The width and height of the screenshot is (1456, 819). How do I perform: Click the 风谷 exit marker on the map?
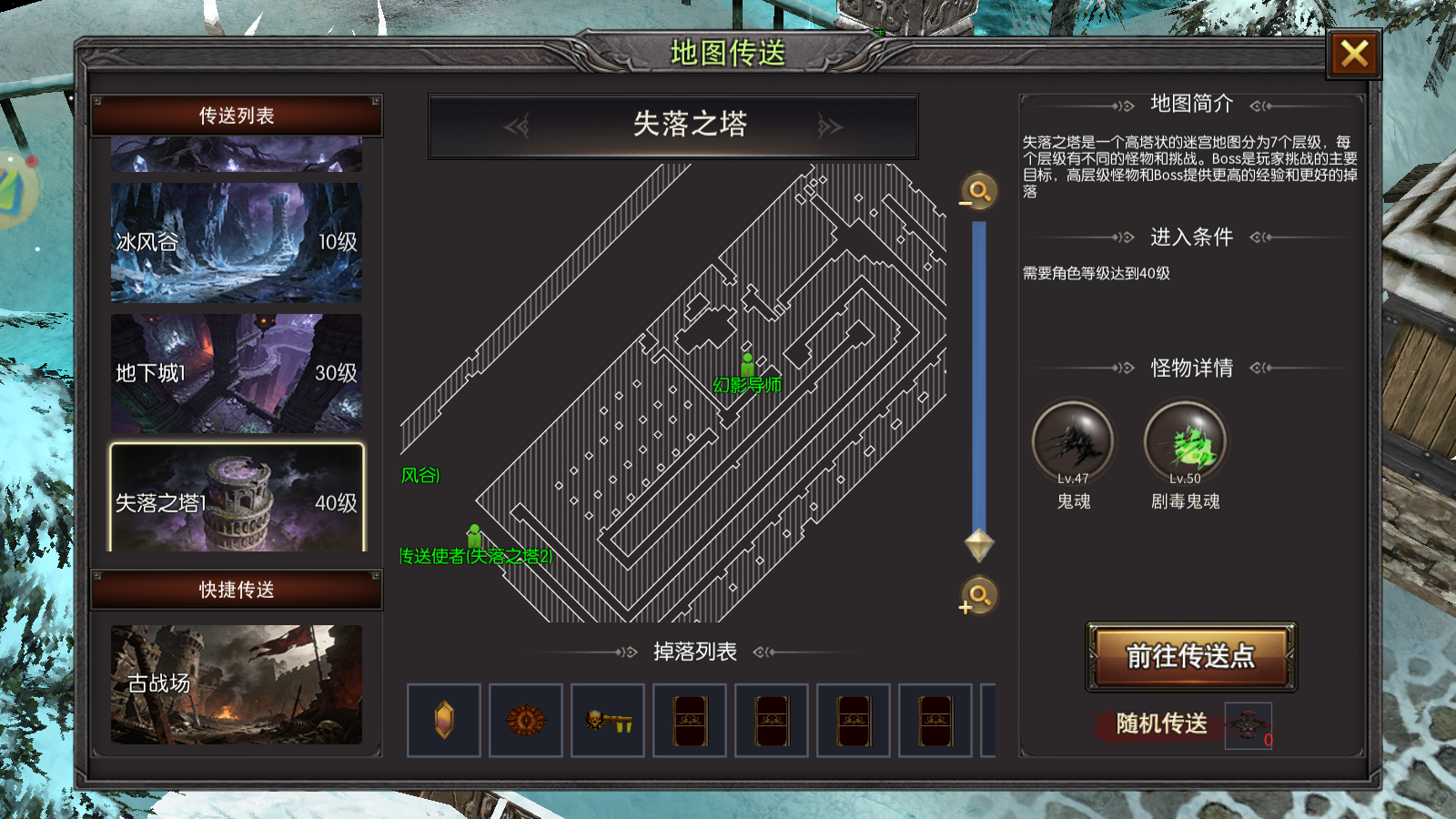tap(418, 474)
